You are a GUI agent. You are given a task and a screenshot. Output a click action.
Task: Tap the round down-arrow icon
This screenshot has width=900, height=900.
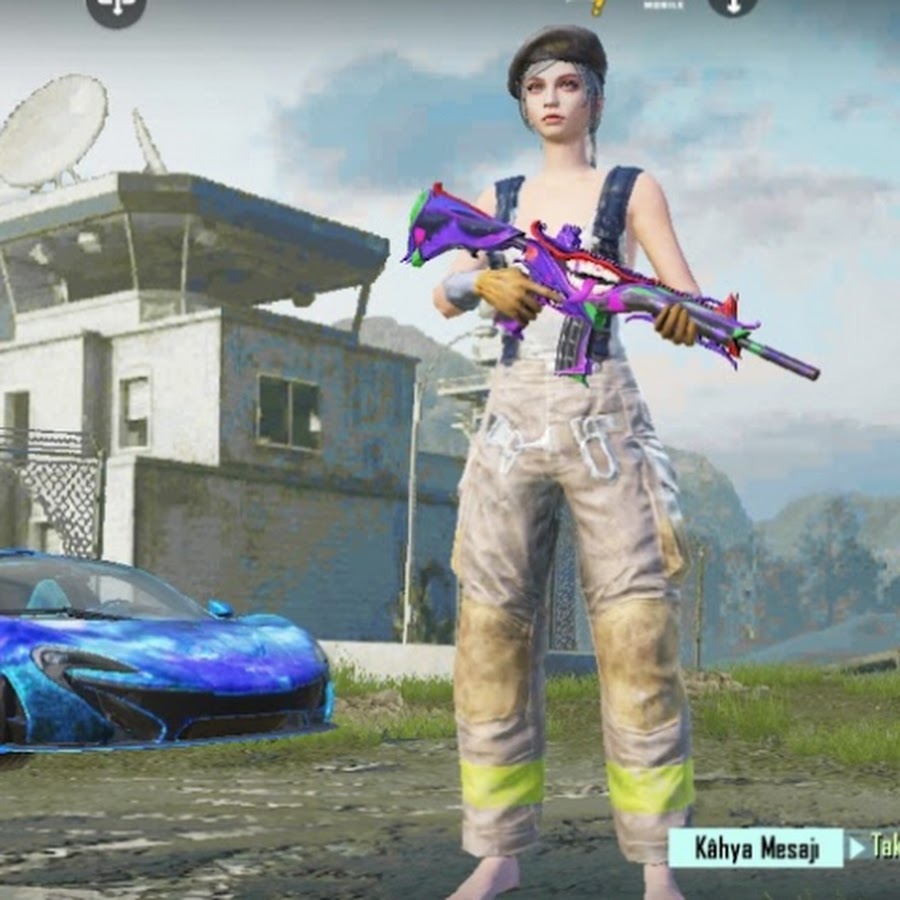(732, 5)
